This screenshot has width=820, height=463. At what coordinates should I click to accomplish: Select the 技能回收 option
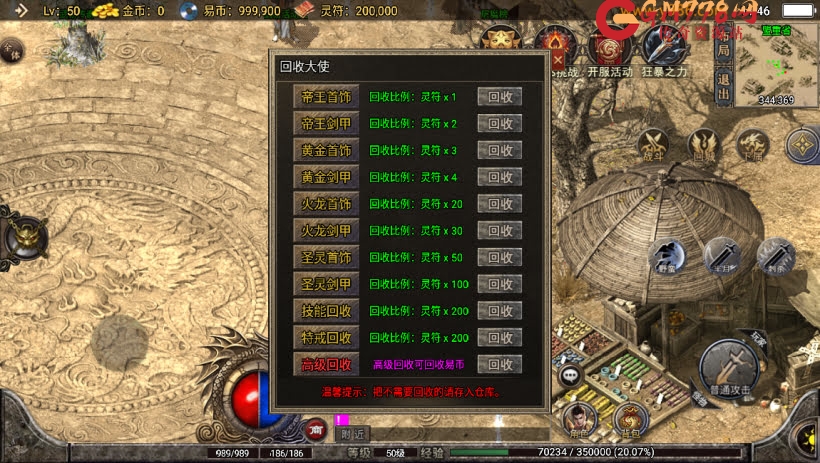(327, 311)
